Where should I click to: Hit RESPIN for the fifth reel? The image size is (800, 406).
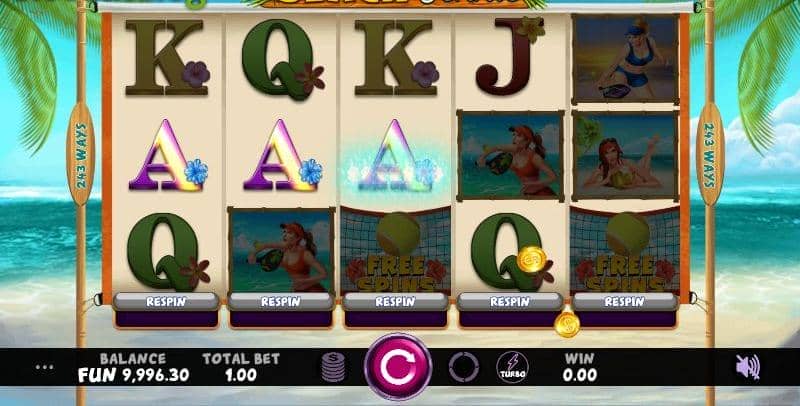pos(624,301)
